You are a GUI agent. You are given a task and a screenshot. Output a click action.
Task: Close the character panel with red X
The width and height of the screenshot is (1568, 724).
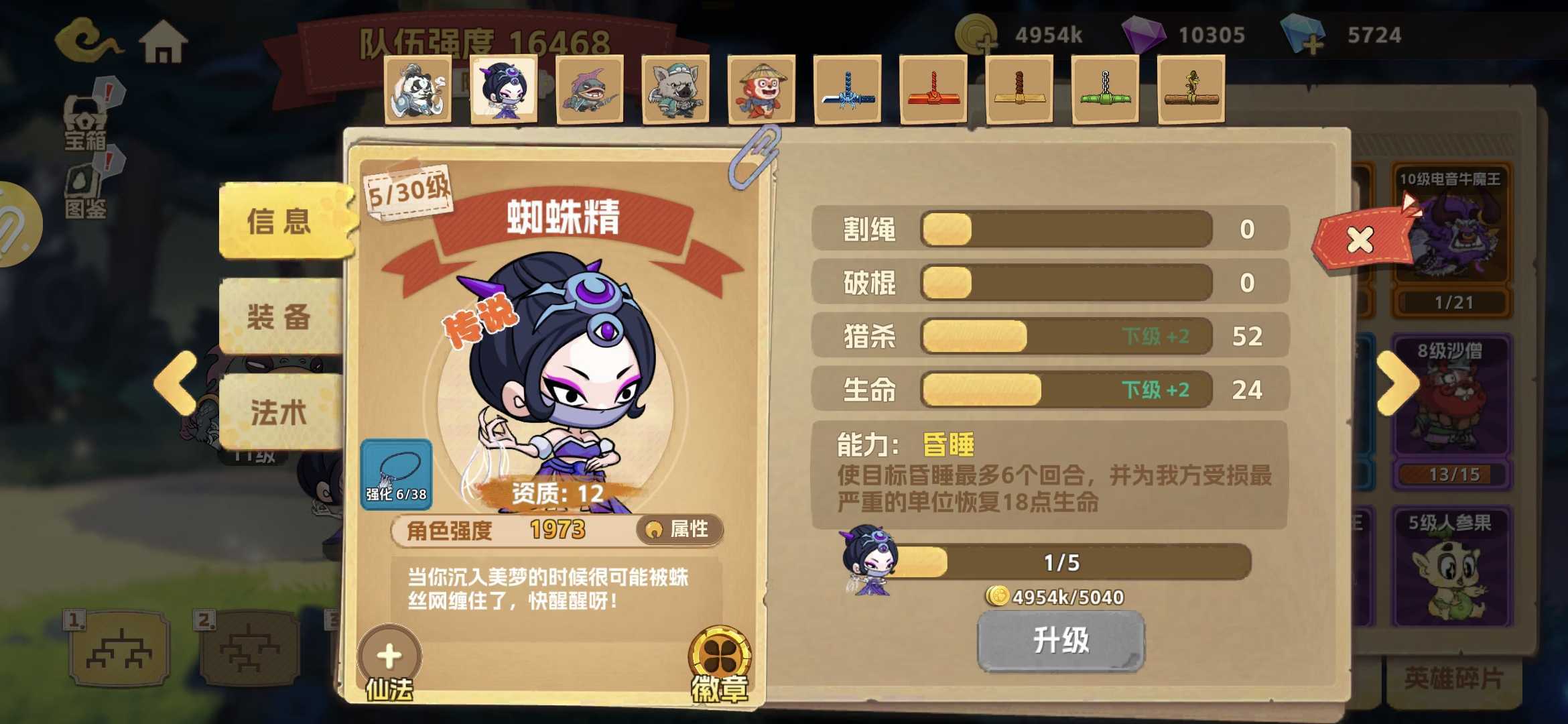click(1360, 239)
